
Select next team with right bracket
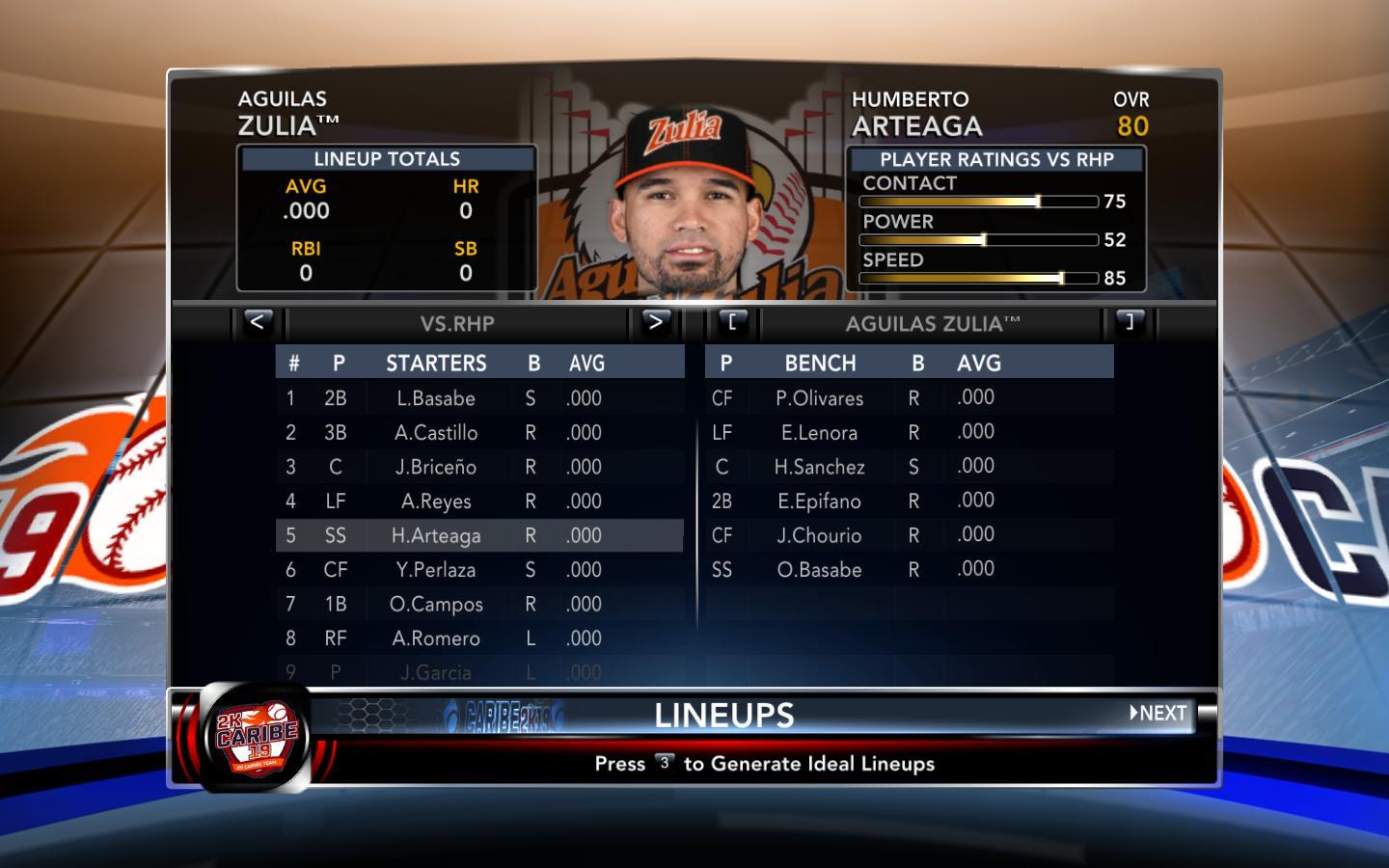(x=1130, y=322)
